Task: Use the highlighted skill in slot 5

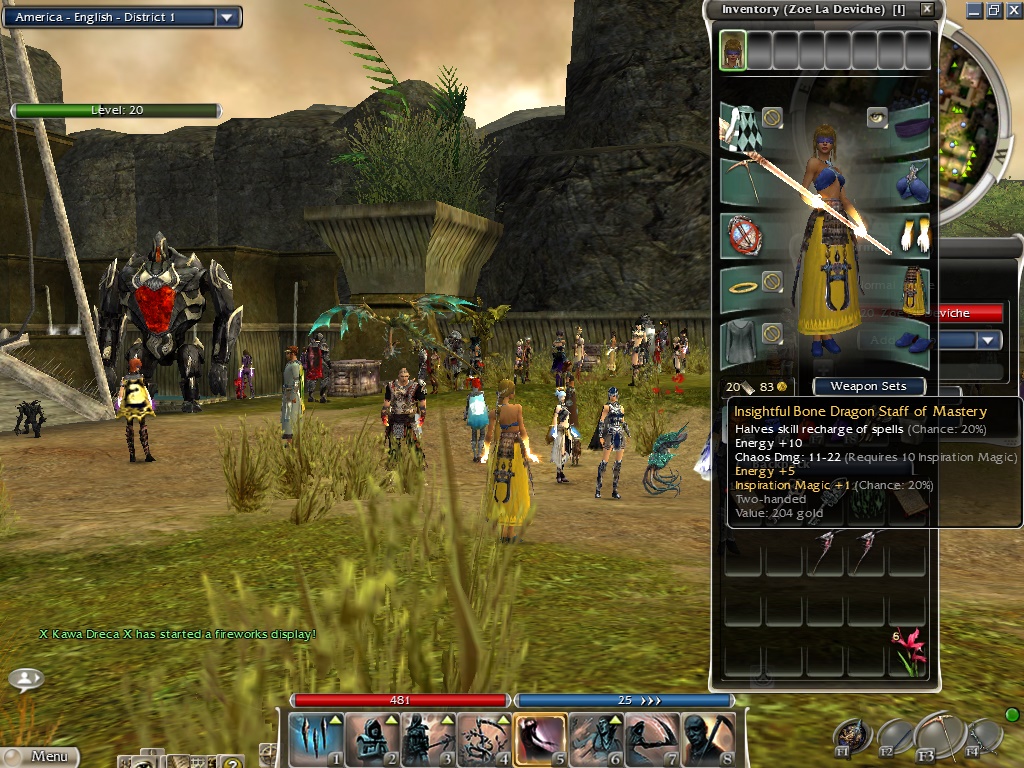Action: click(540, 739)
